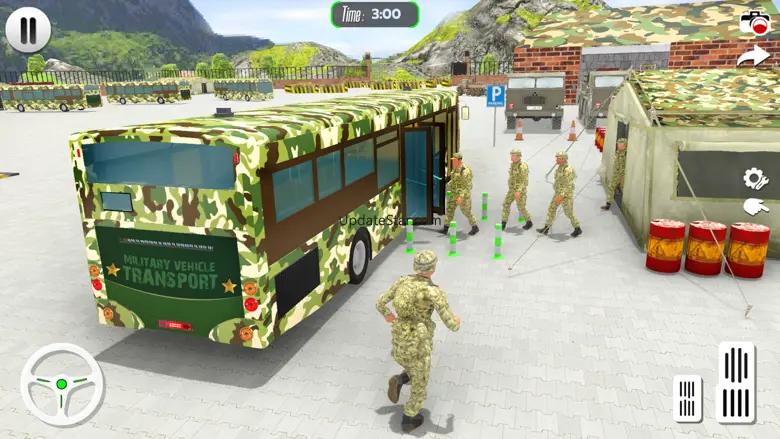The height and width of the screenshot is (439, 780).
Task: Pause the game with the pause button
Action: click(28, 29)
